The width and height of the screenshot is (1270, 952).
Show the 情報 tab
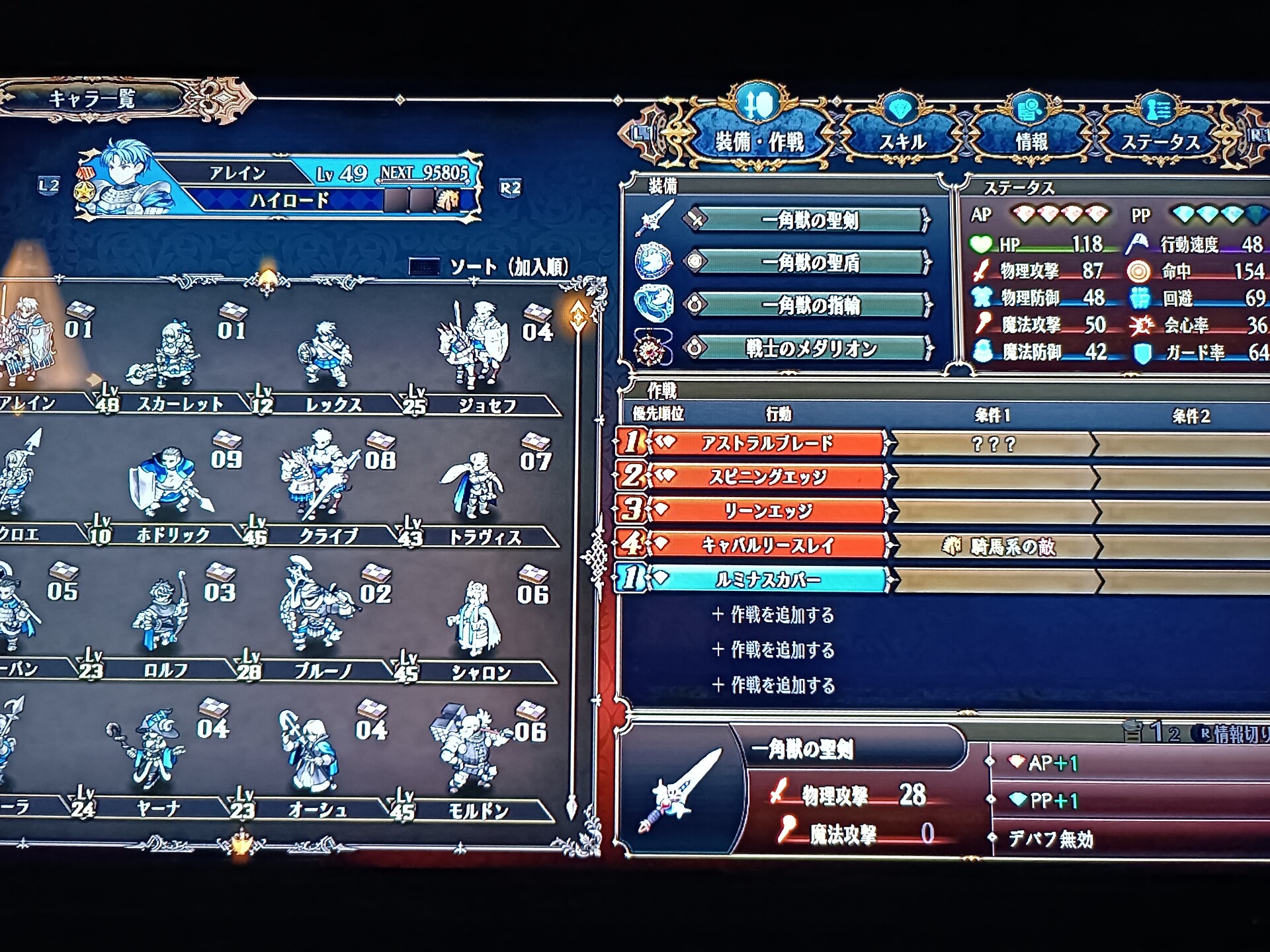tap(1031, 141)
